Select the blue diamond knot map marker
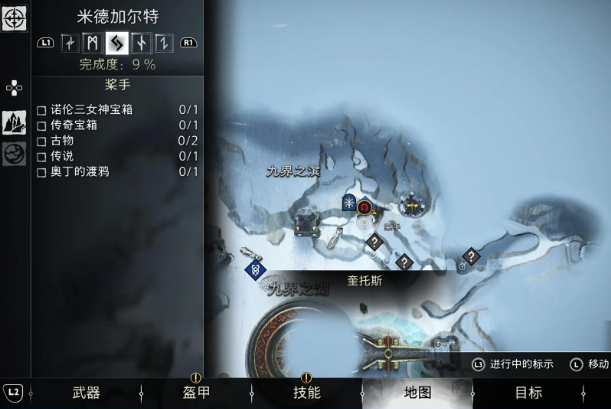This screenshot has height=409, width=611. point(256,268)
